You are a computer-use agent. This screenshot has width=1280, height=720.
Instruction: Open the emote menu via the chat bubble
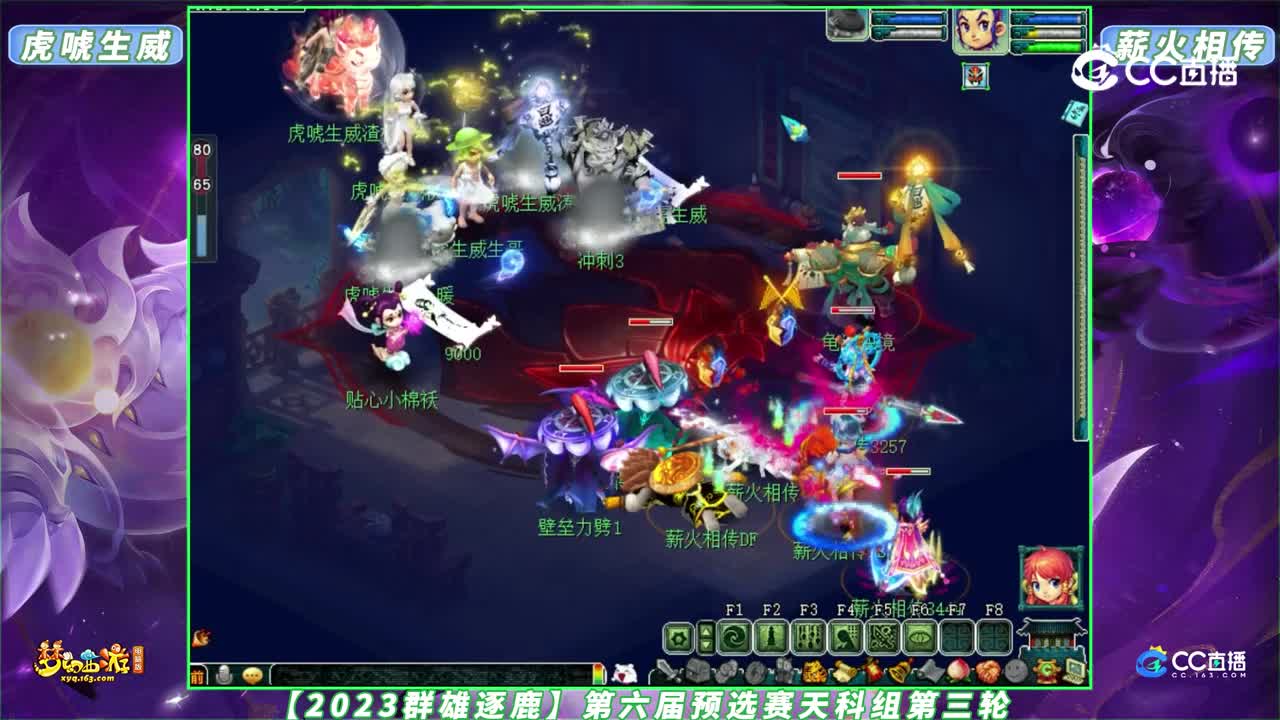(x=252, y=675)
